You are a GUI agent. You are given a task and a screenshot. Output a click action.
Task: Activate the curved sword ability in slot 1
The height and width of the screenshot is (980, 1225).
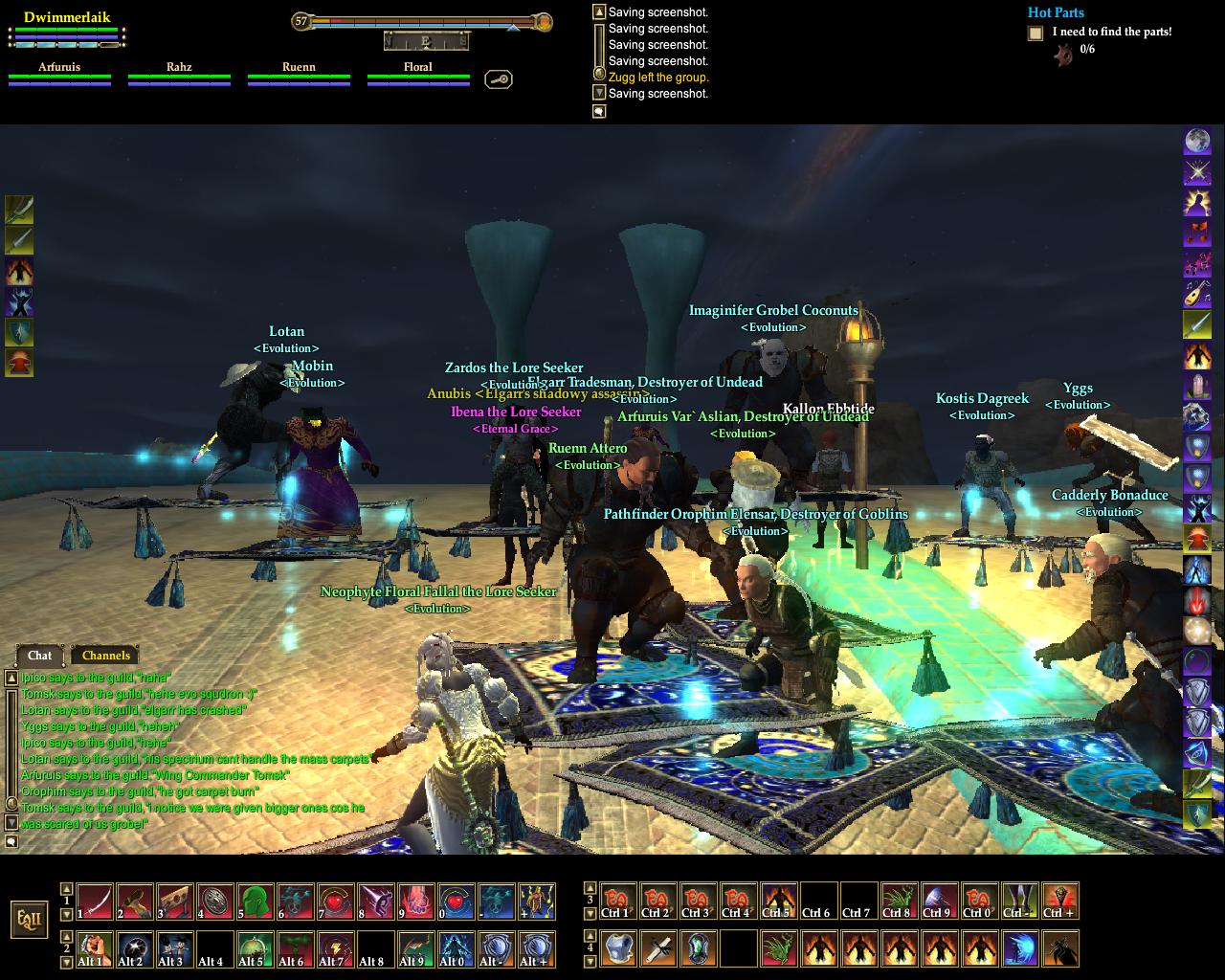point(94,902)
